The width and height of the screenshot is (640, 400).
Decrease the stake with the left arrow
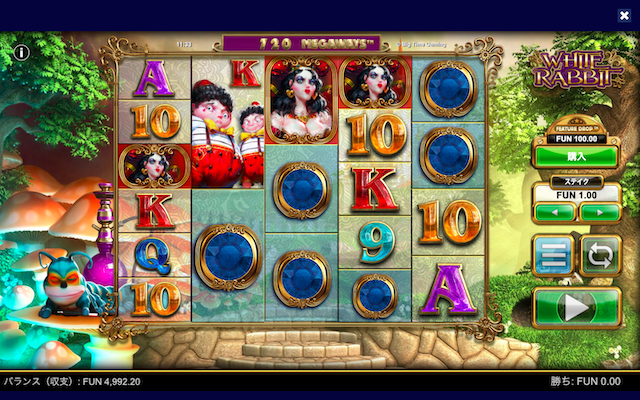click(553, 212)
